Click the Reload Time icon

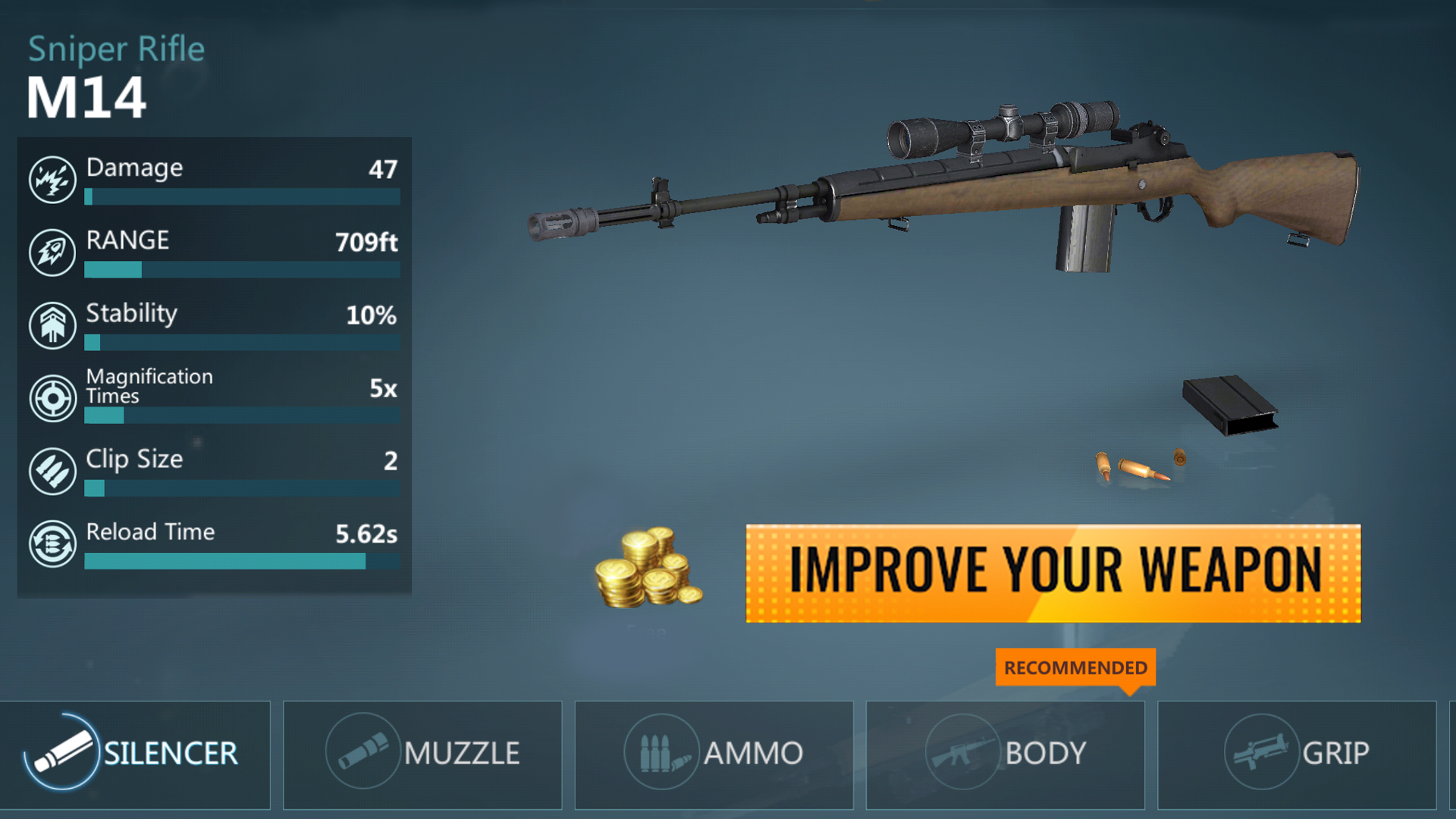click(51, 543)
